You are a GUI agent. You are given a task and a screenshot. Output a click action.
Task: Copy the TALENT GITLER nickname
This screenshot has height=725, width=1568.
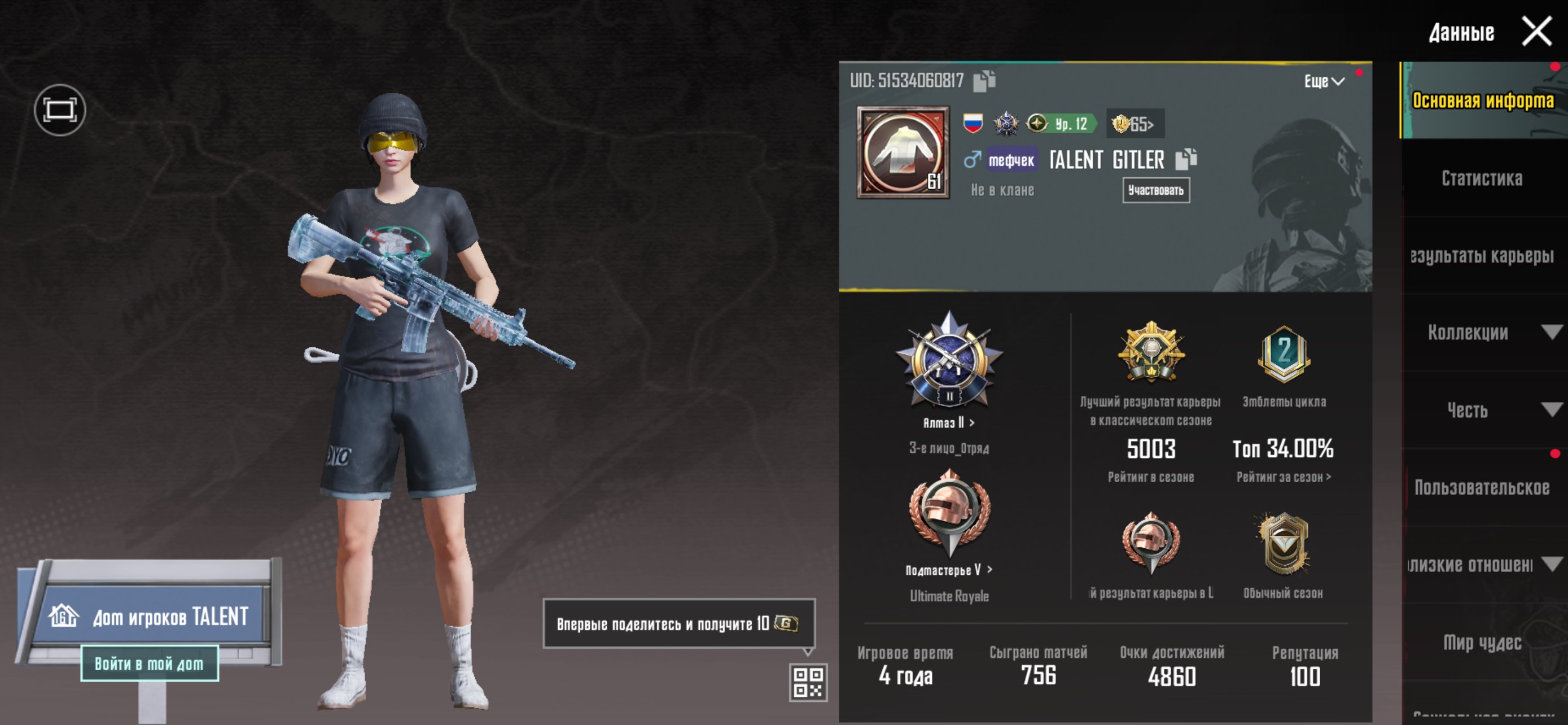coord(1185,159)
